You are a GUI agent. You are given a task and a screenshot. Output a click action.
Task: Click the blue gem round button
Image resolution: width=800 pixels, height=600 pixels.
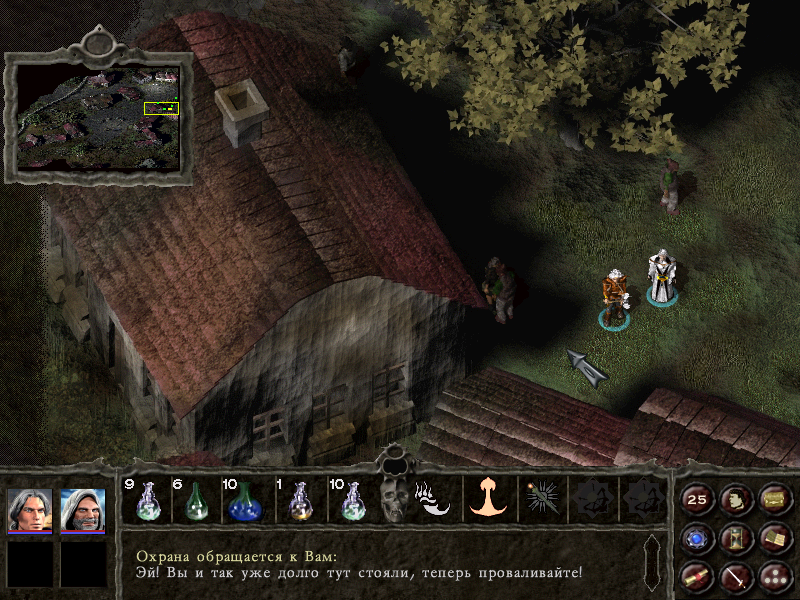coord(696,538)
